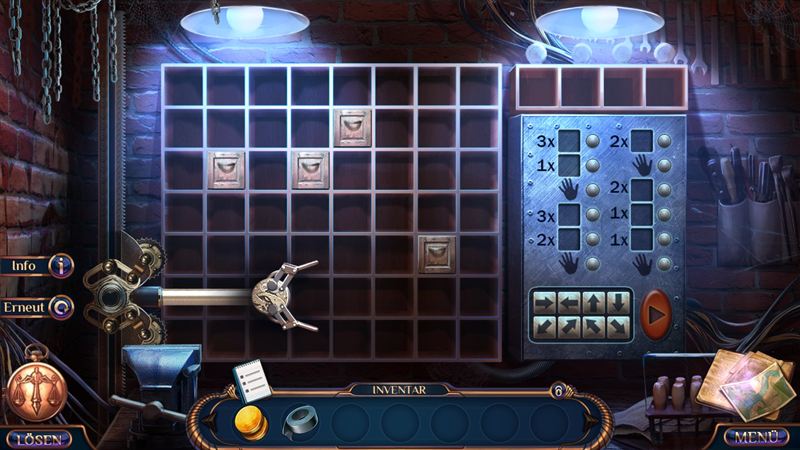Choose the left arrow tile
Image resolution: width=800 pixels, height=450 pixels.
pyautogui.click(x=570, y=302)
